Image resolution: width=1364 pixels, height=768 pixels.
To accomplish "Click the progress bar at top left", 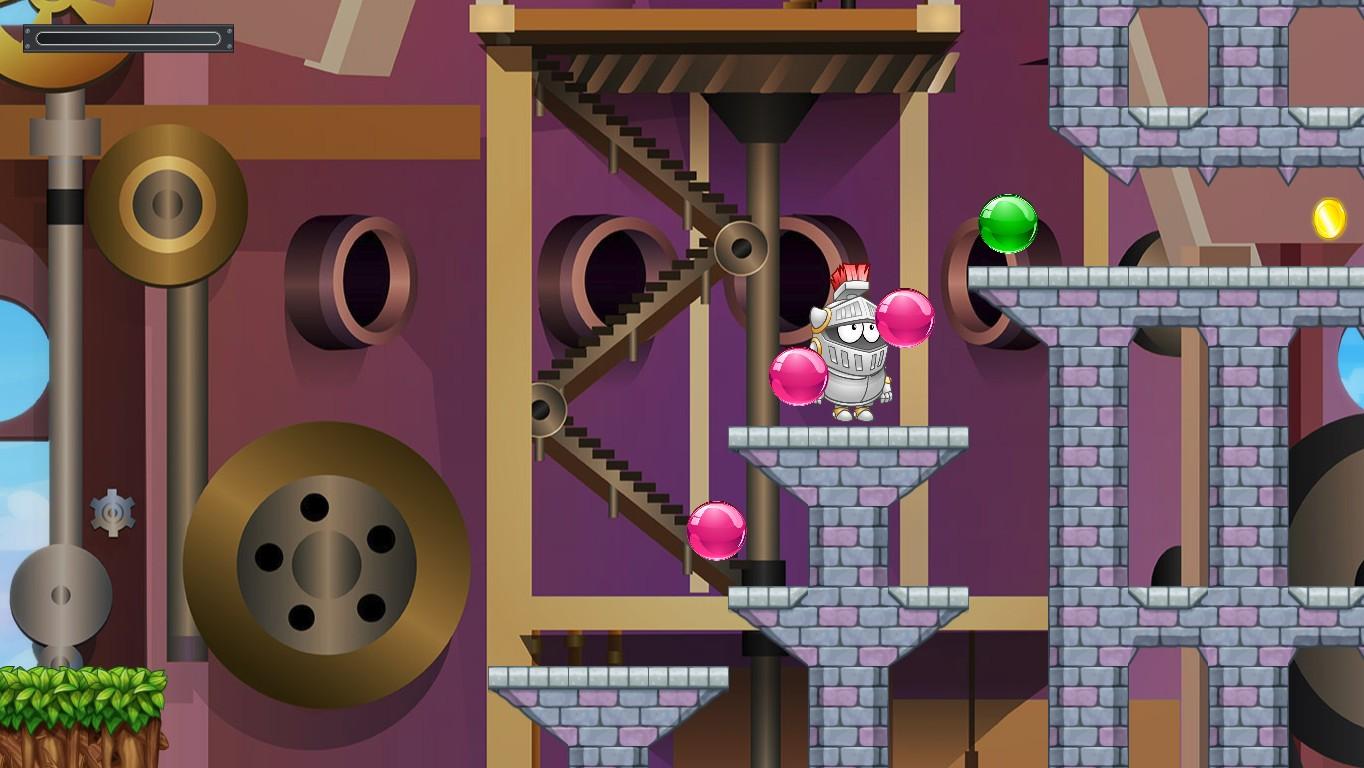I will coord(128,38).
